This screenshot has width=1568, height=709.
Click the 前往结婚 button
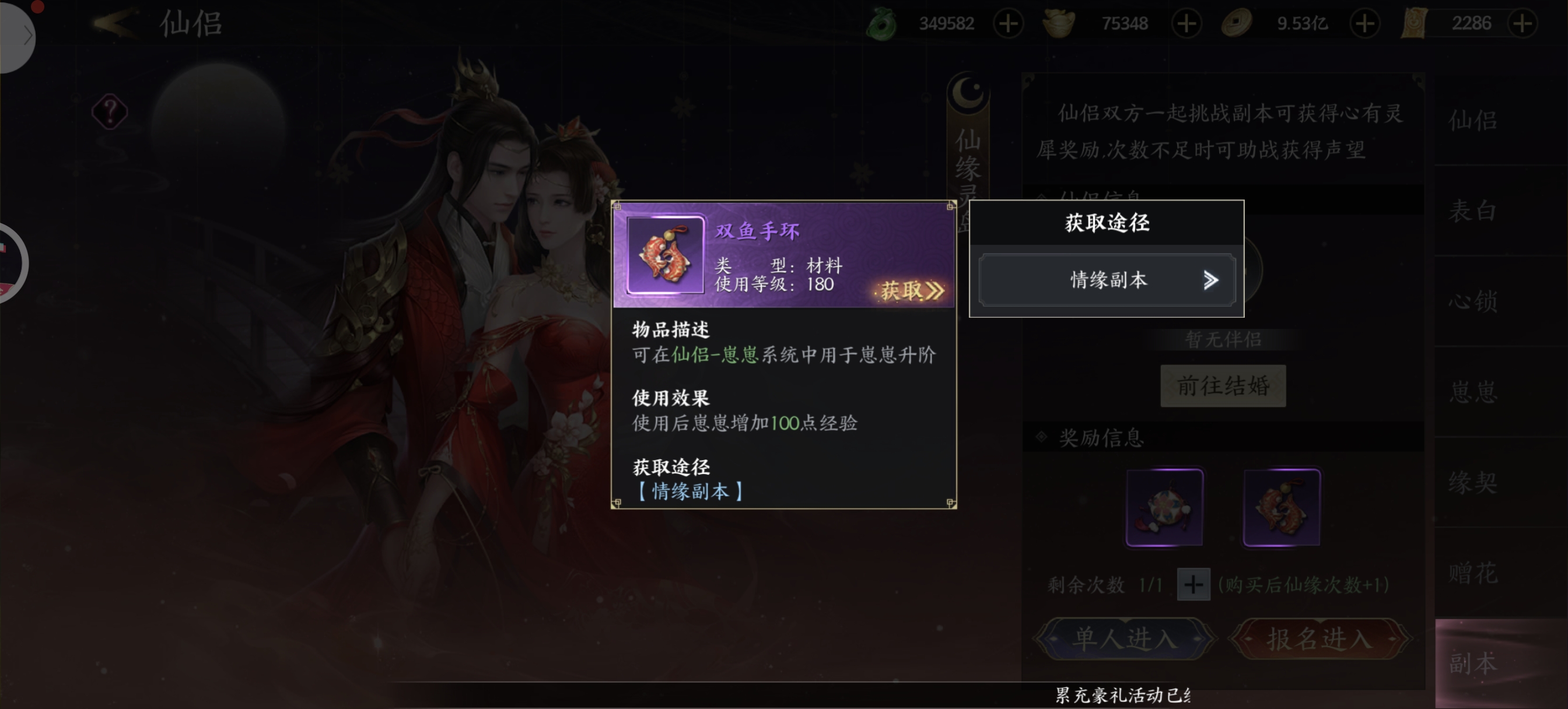tap(1222, 386)
